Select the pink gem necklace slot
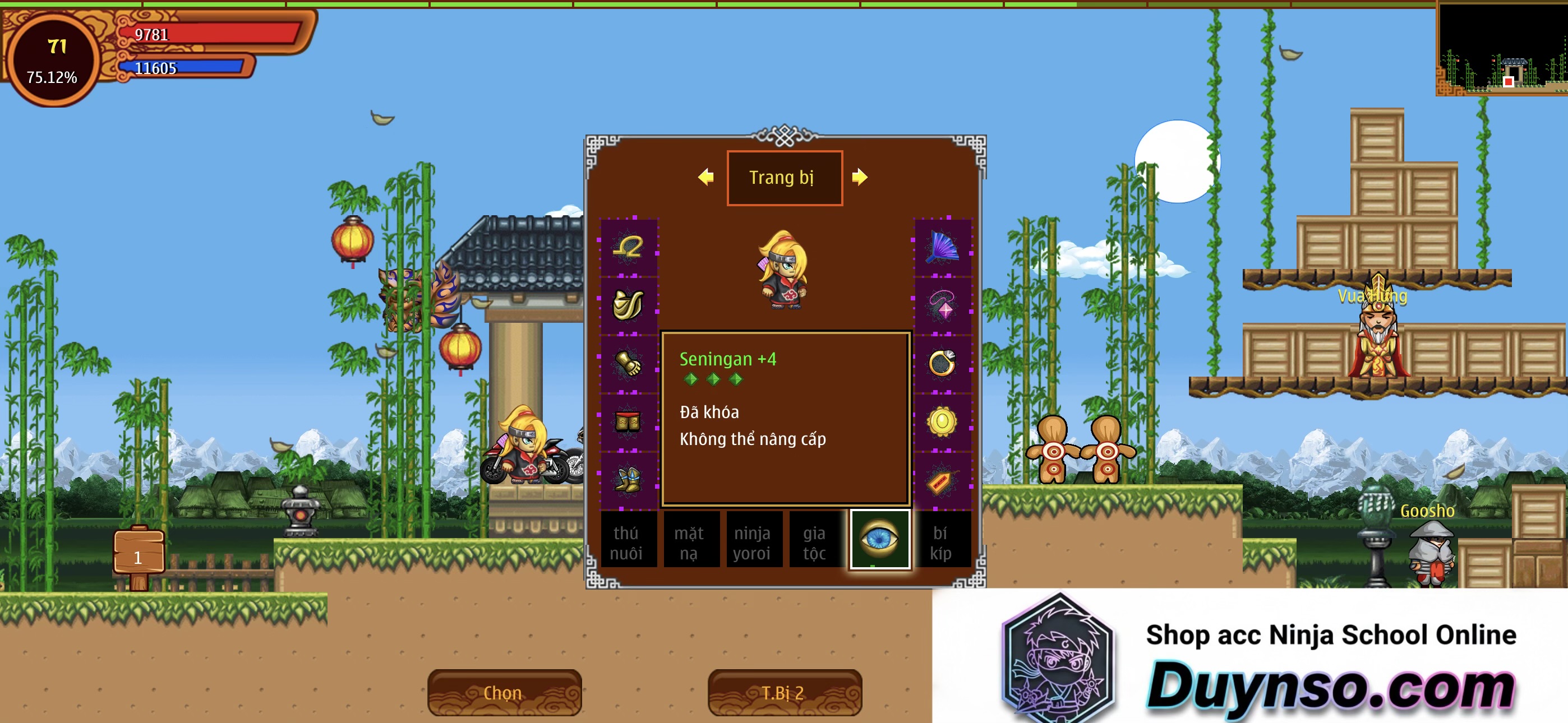Screen dimensions: 1568x723 tap(942, 304)
